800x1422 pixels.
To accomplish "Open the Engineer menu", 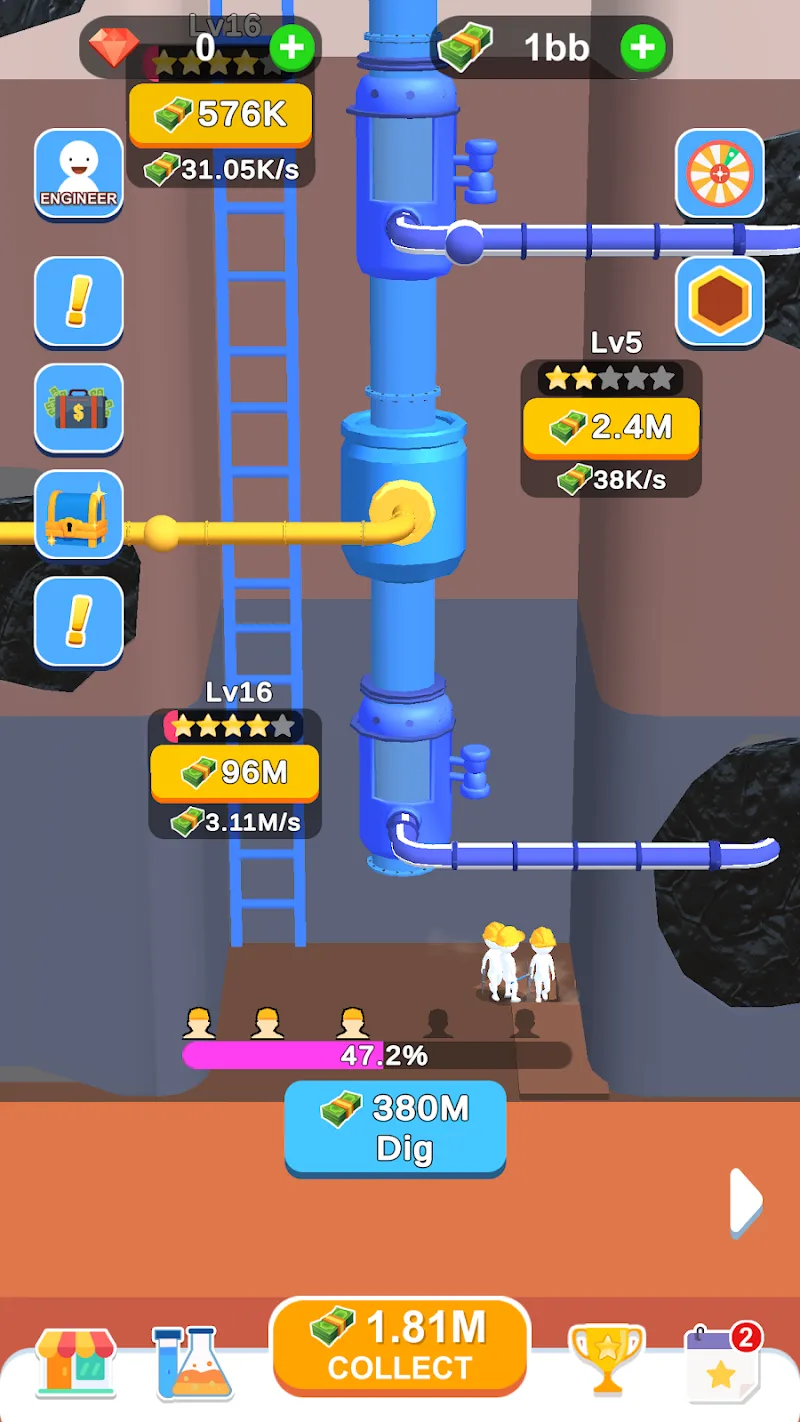I will [x=78, y=173].
